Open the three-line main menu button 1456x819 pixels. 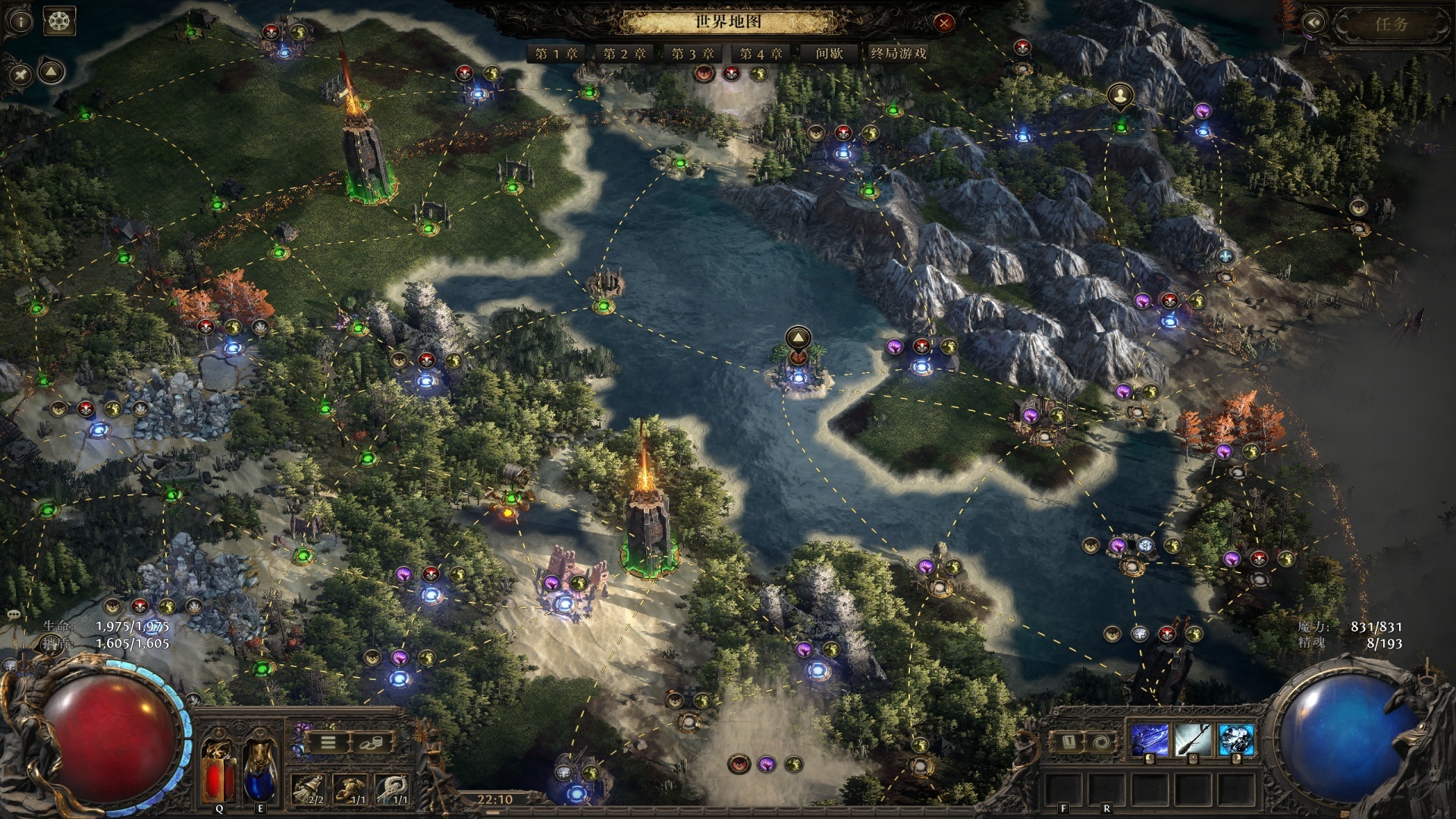328,742
